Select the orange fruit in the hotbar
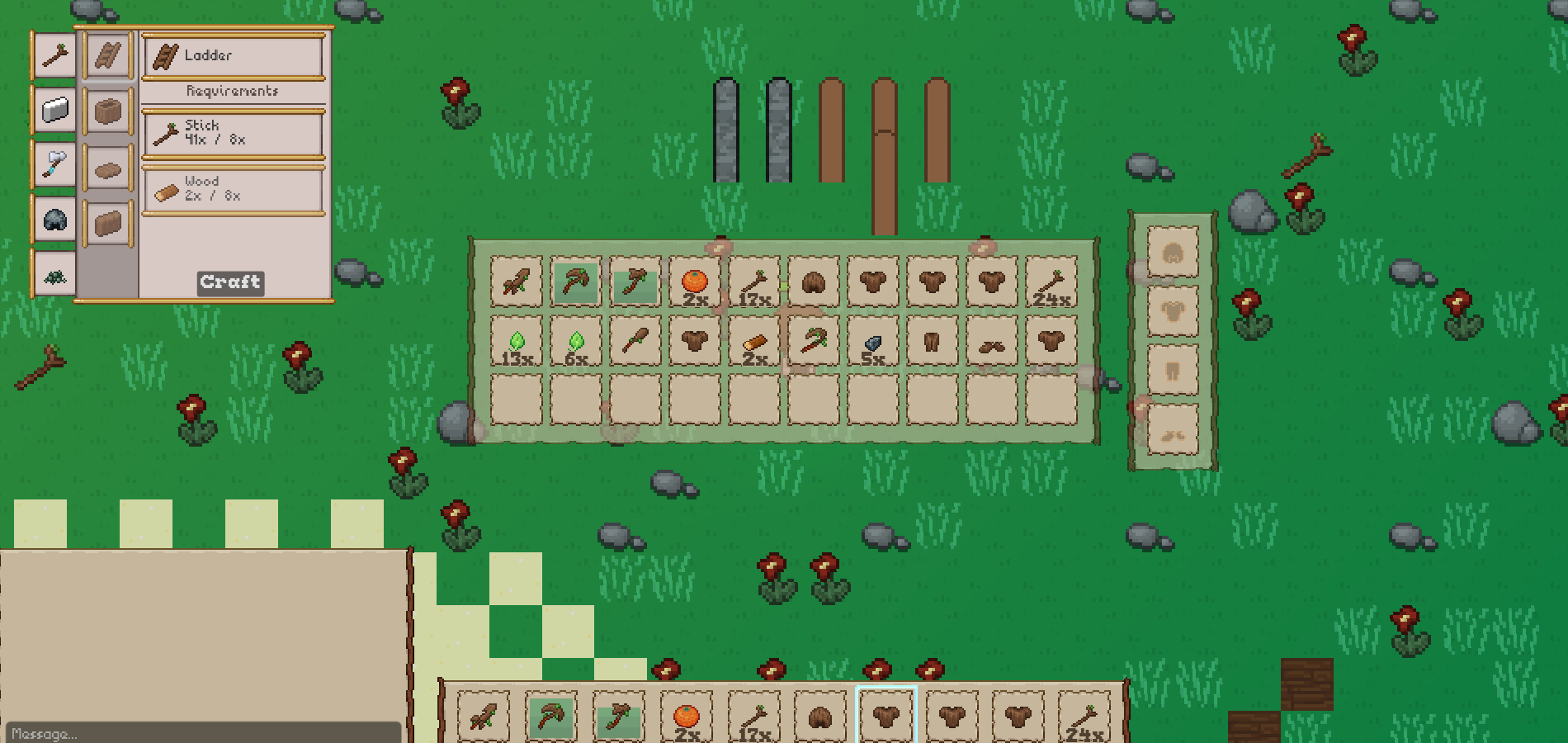 point(687,716)
